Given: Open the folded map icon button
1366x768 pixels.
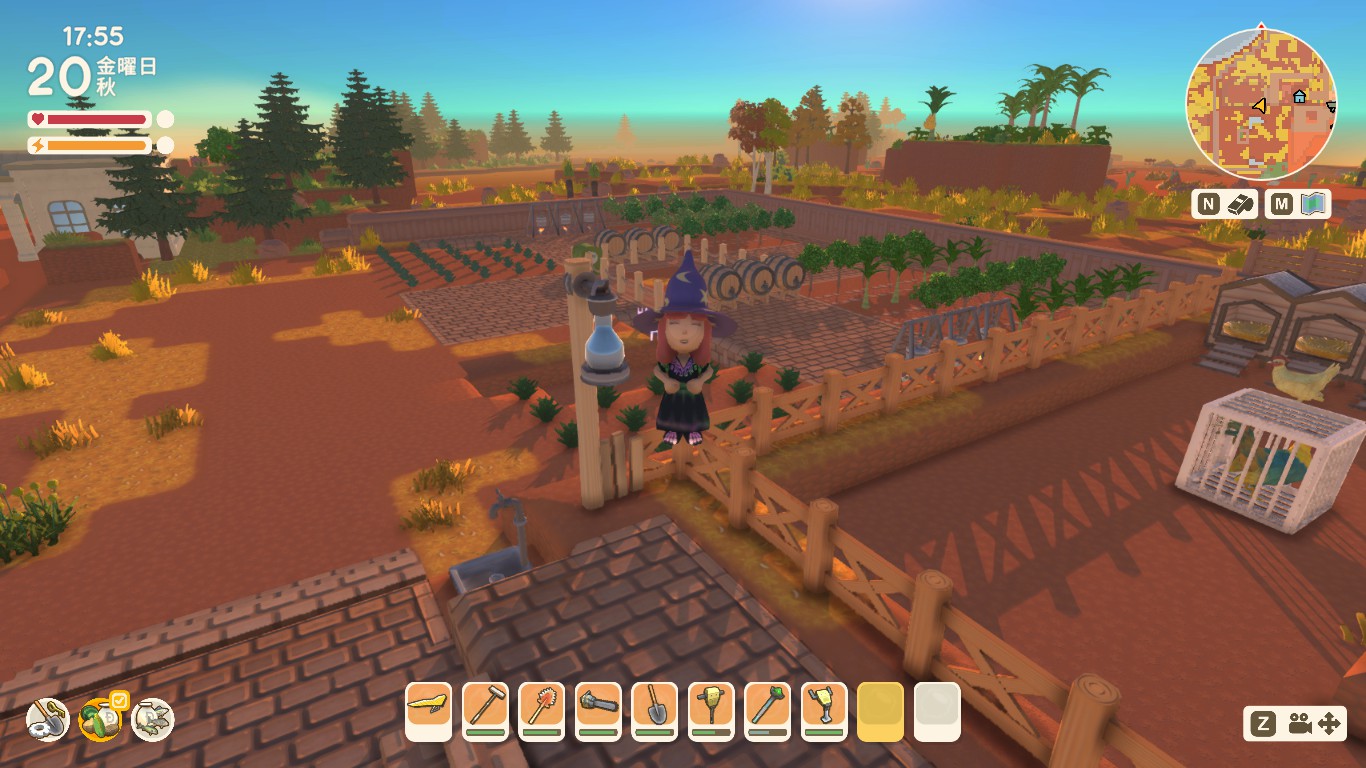Looking at the screenshot, I should tap(1313, 204).
